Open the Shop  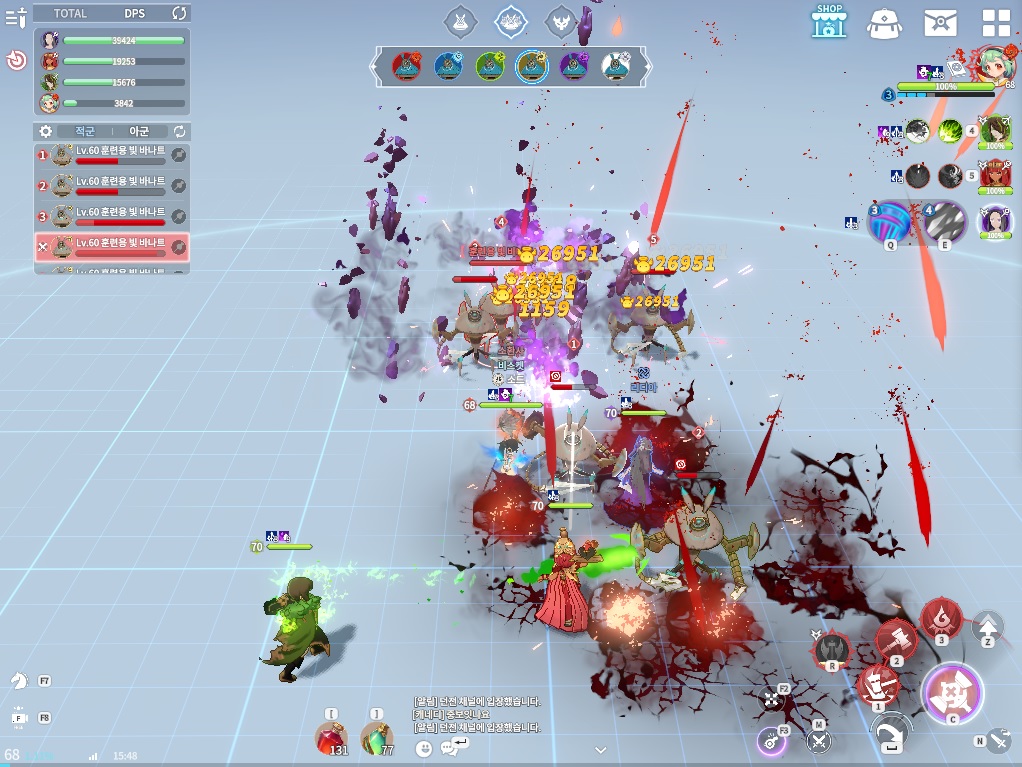[x=829, y=21]
